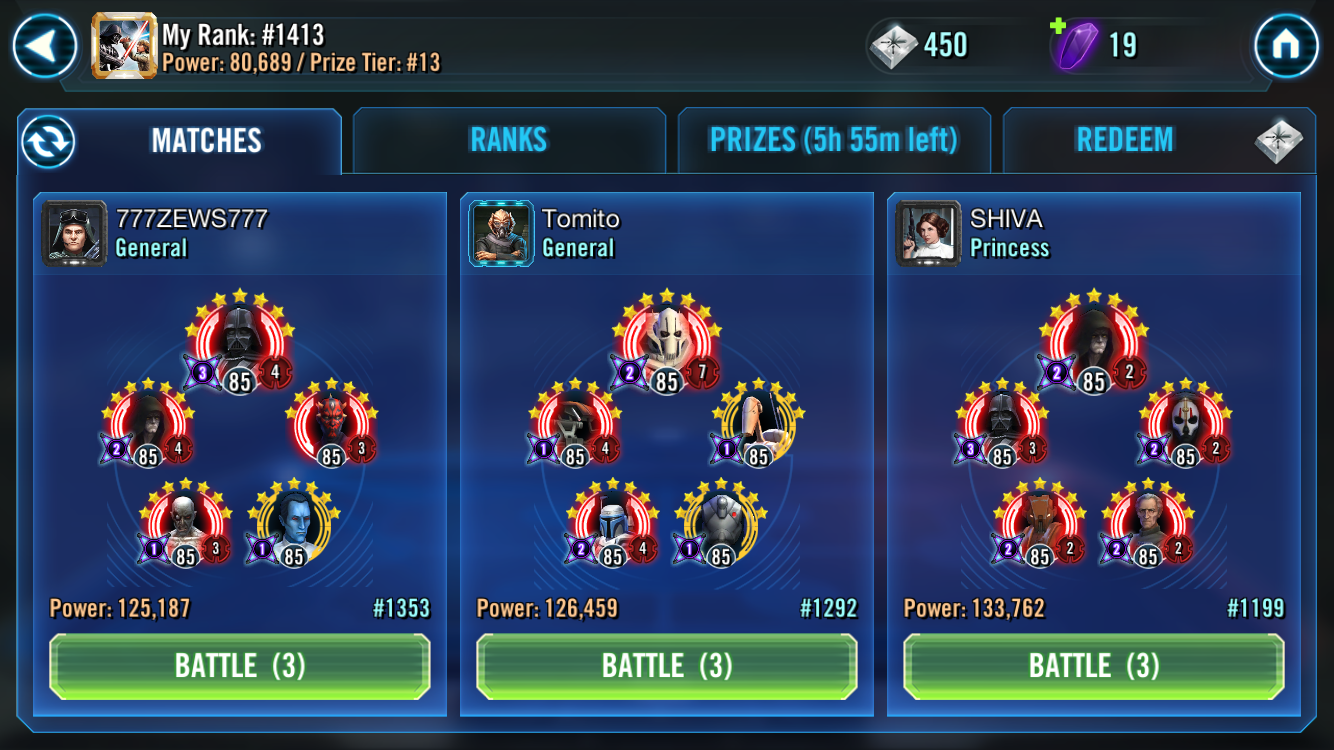1334x750 pixels.
Task: Tap my own player avatar
Action: [124, 46]
